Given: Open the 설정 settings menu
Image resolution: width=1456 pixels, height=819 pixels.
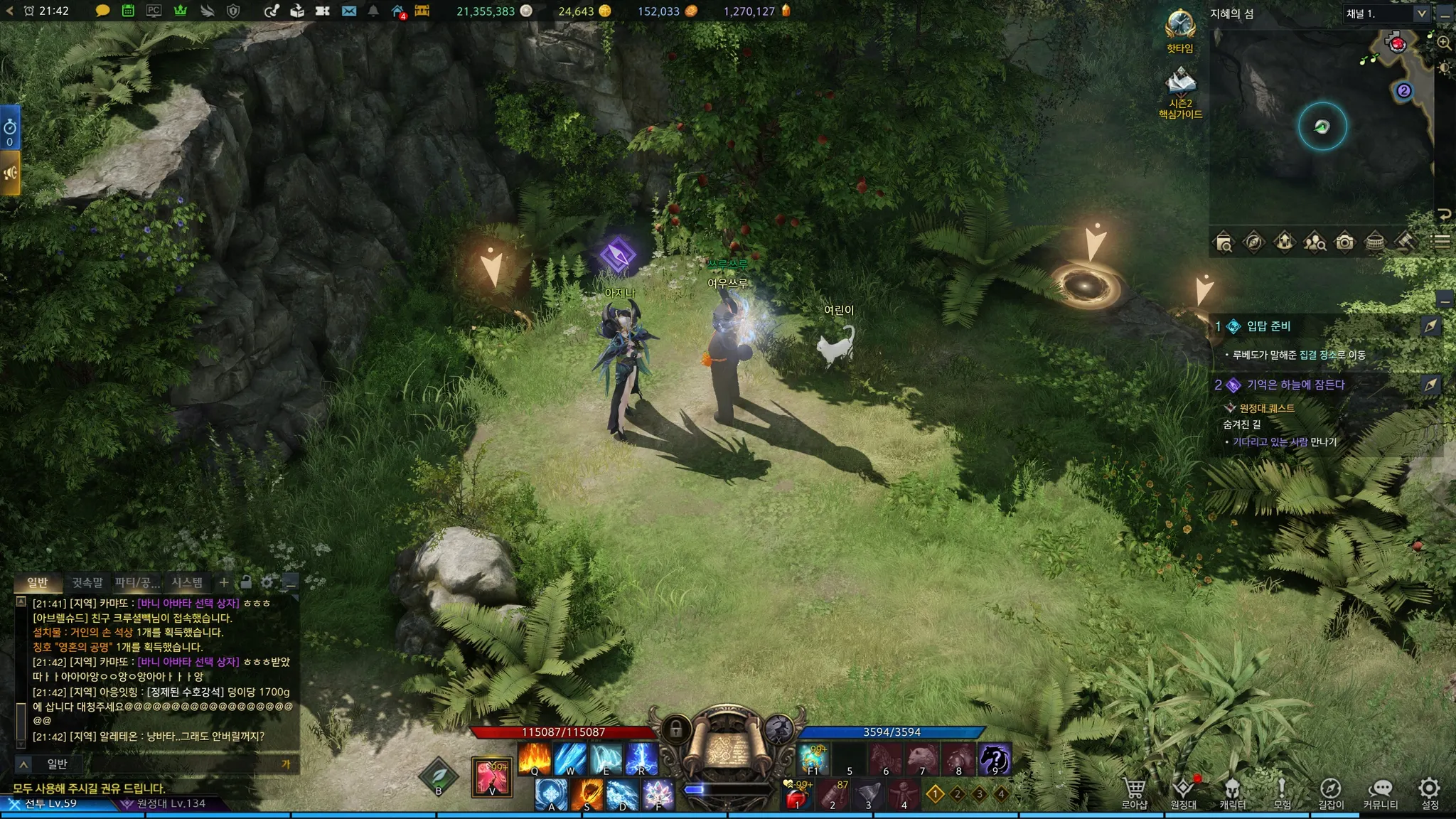Looking at the screenshot, I should (1430, 792).
